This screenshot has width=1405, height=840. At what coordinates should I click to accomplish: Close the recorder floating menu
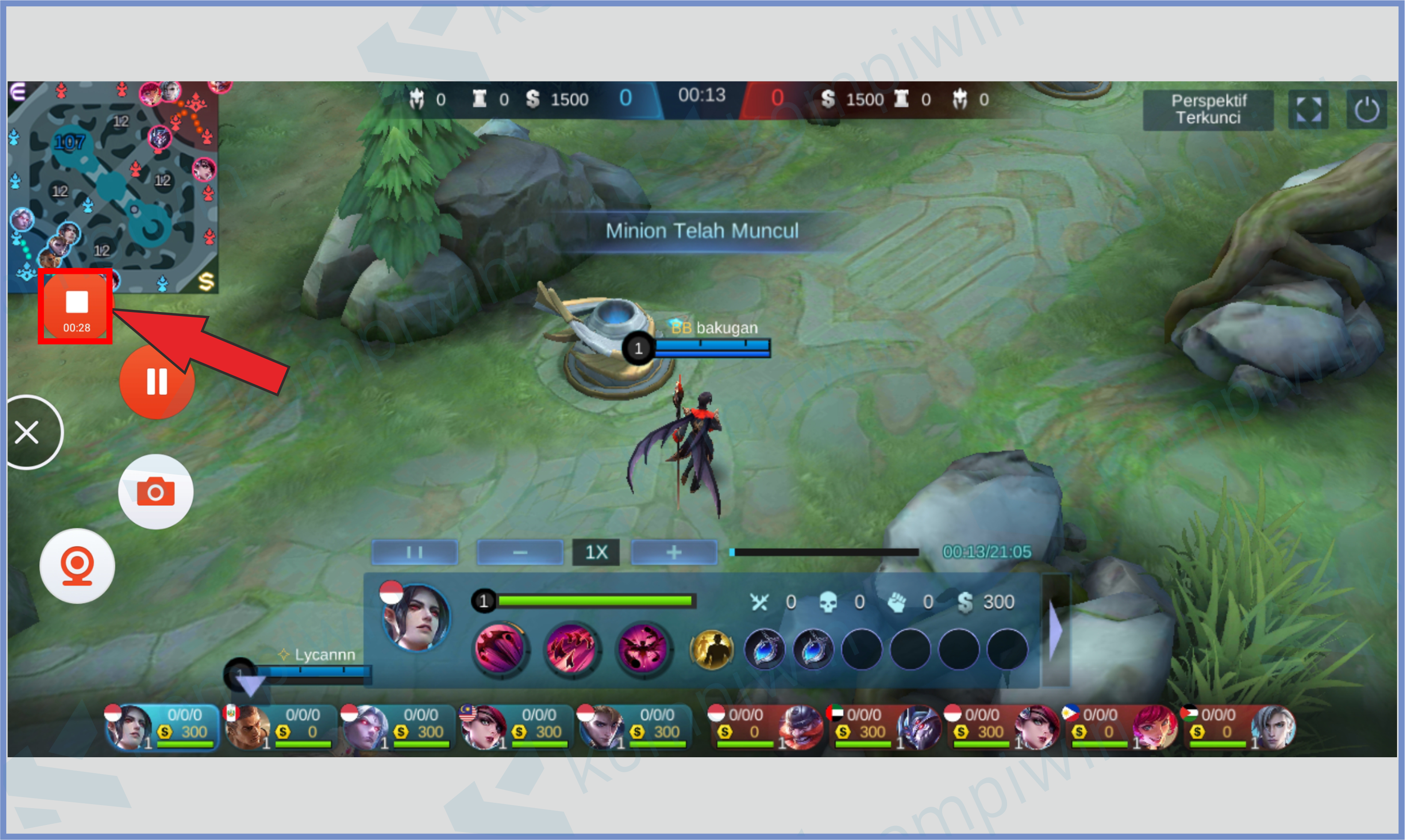pyautogui.click(x=28, y=432)
